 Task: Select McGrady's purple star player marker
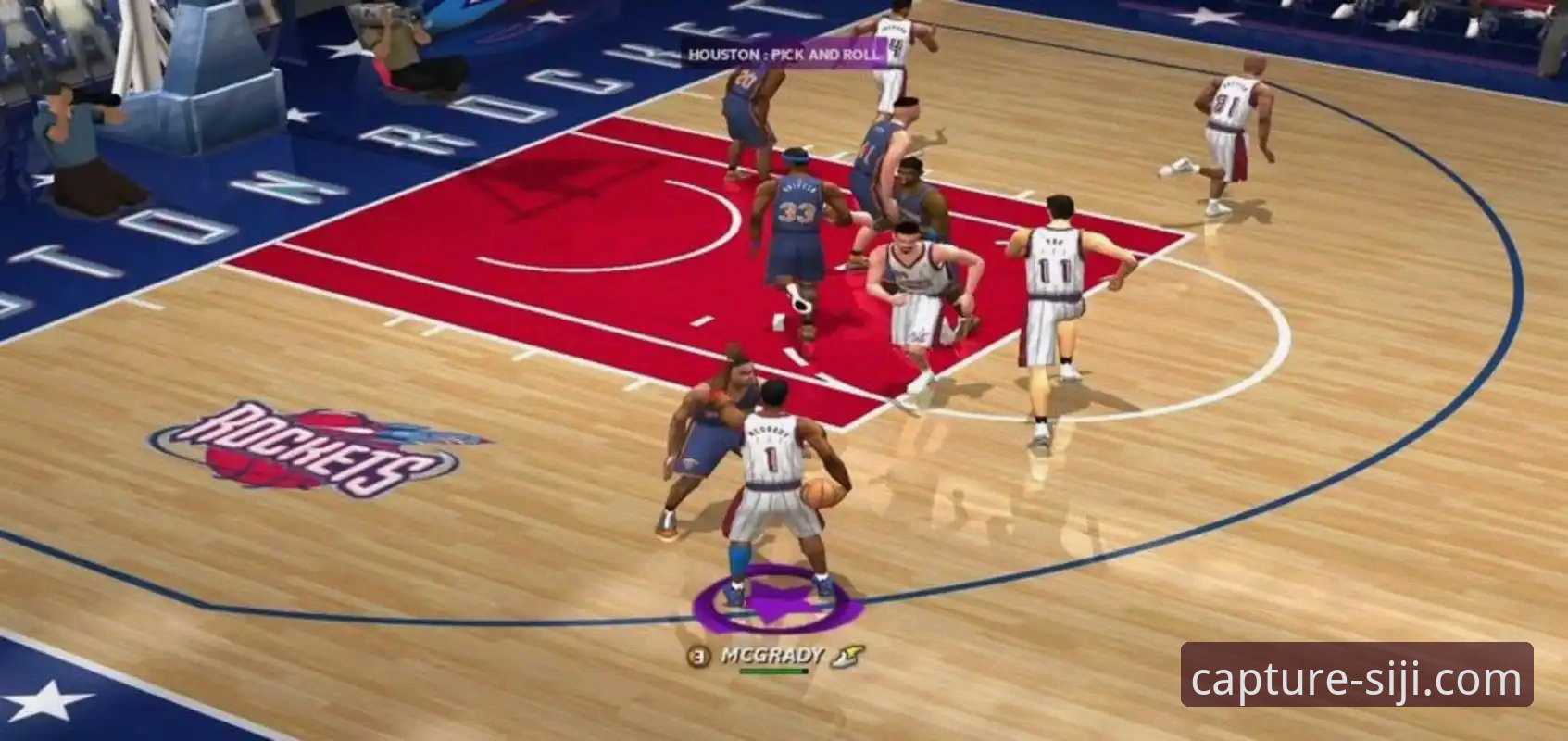(x=777, y=602)
